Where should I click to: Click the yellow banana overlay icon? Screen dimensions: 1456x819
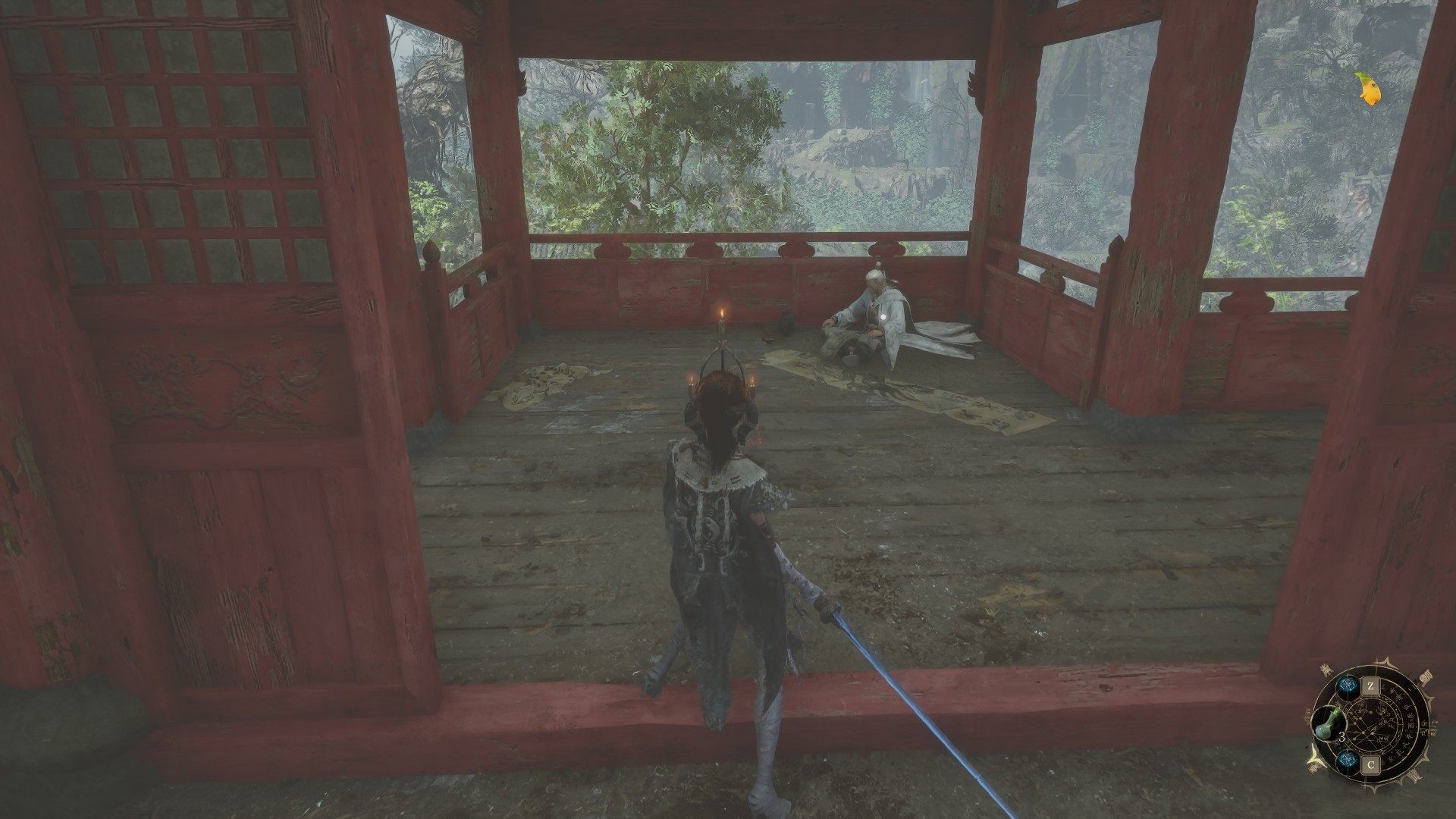coord(1369,89)
